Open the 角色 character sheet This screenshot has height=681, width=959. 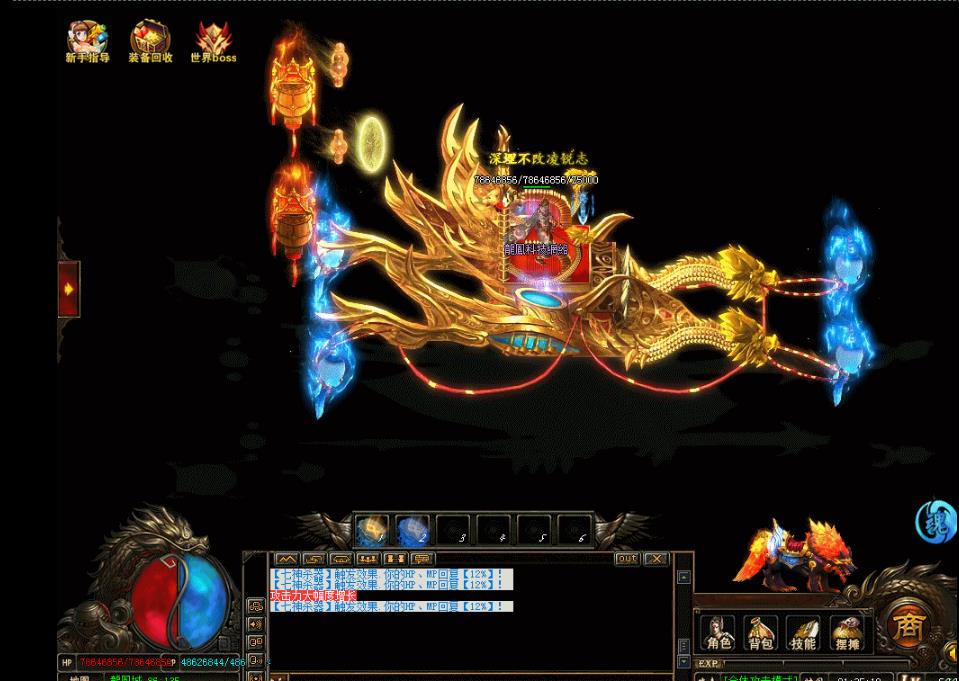coord(718,631)
